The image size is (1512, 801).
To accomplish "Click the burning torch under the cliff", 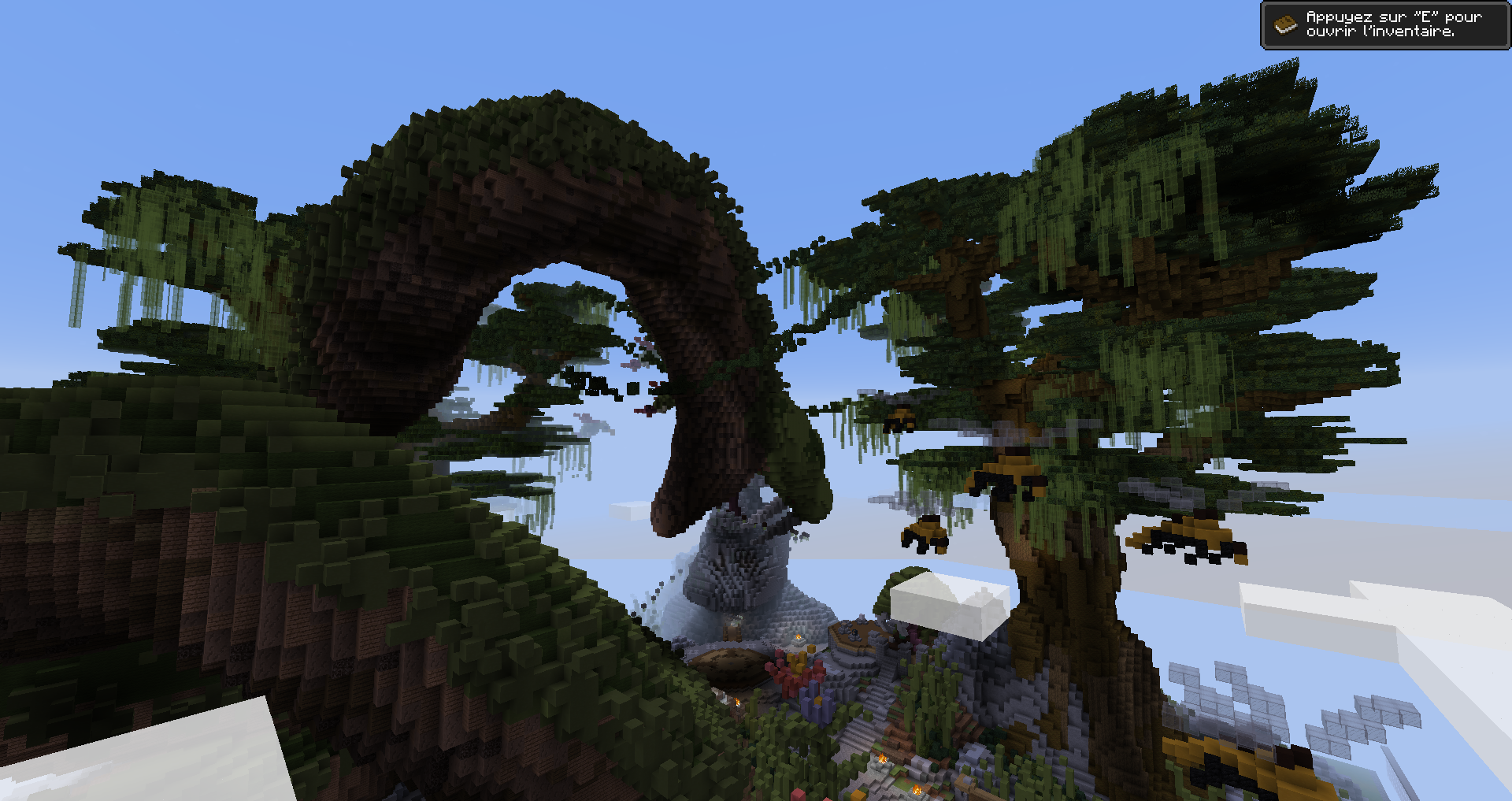I will point(738,701).
